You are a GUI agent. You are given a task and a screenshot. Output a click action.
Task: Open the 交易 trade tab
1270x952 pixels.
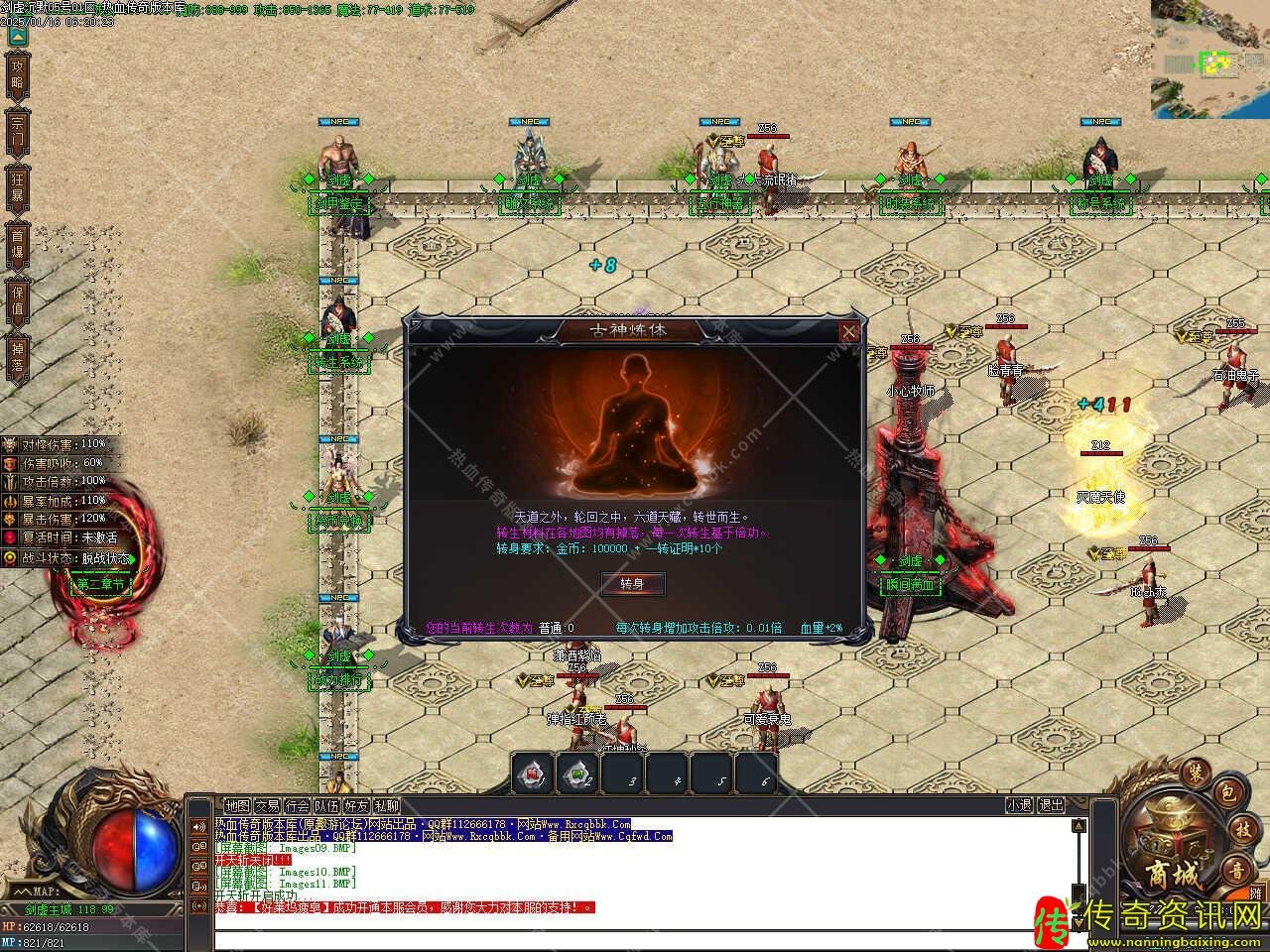coord(267,805)
